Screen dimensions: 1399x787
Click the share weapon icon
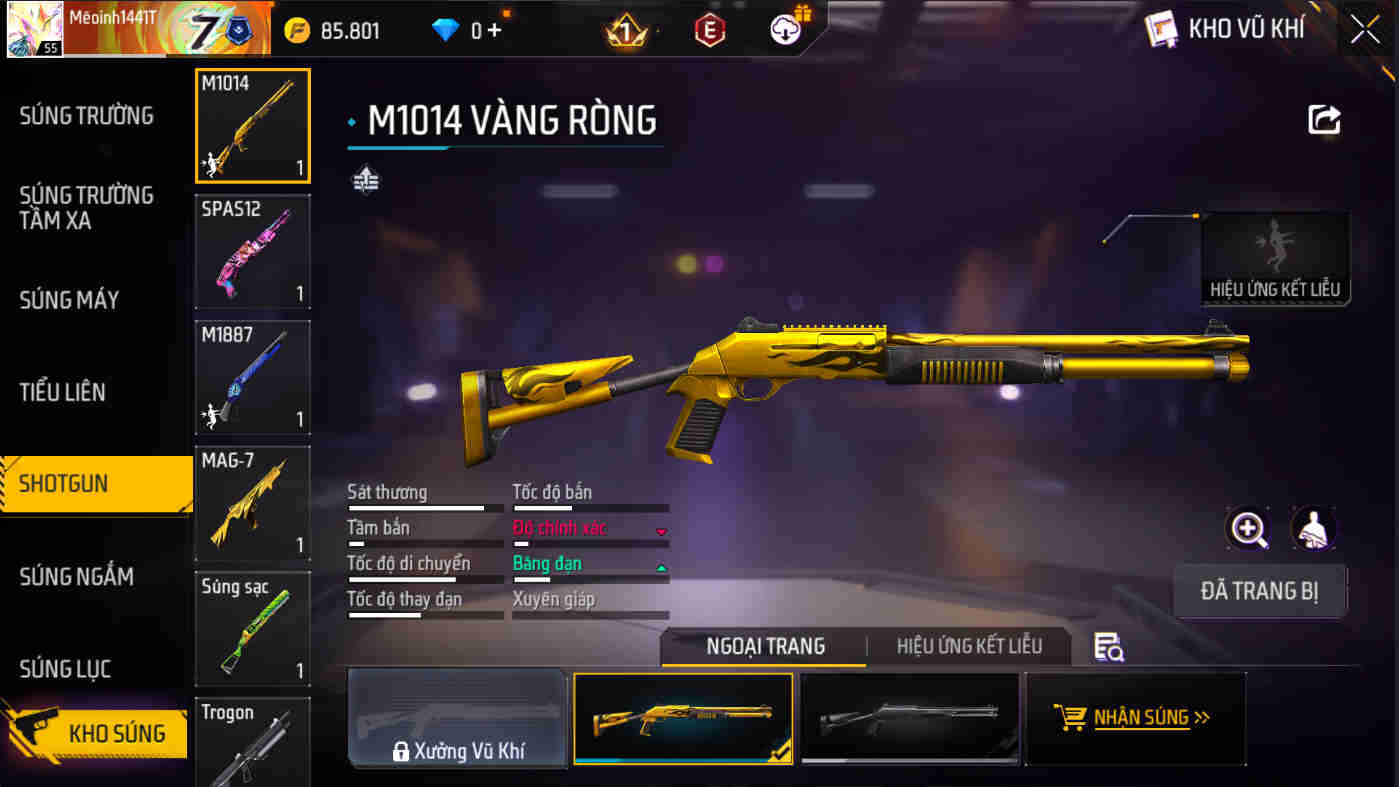point(1324,119)
